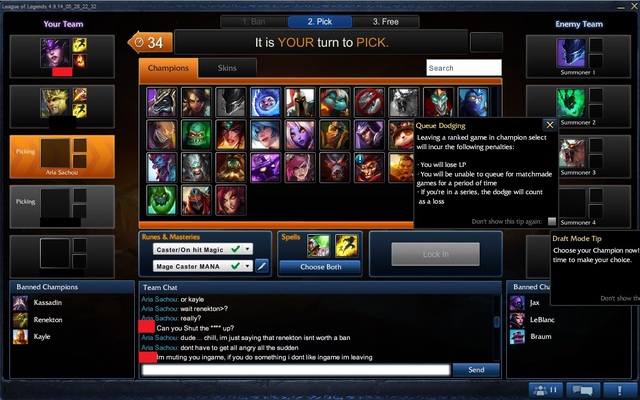The image size is (640, 400).
Task: Edit masteries with the pencil button
Action: 263,266
